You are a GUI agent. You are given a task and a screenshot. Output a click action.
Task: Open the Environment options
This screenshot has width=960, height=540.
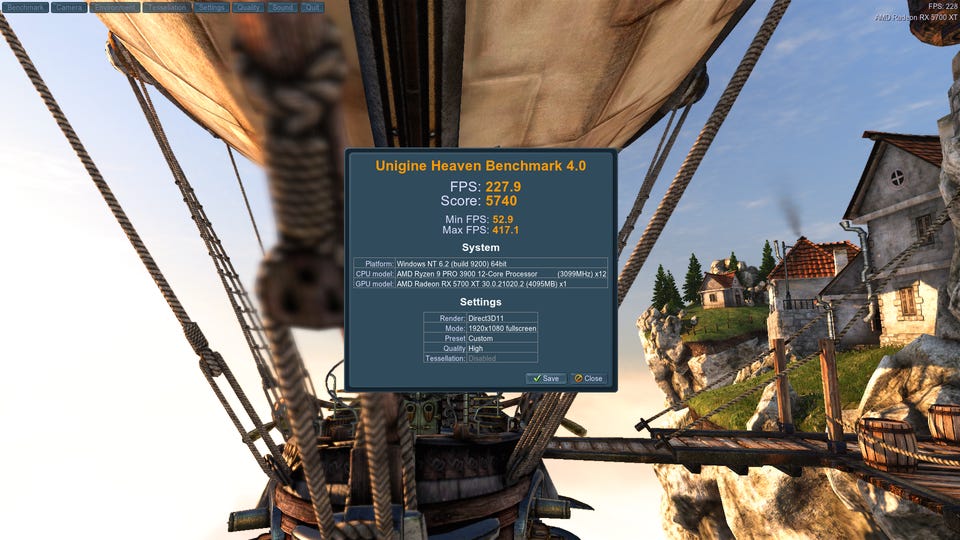(114, 7)
